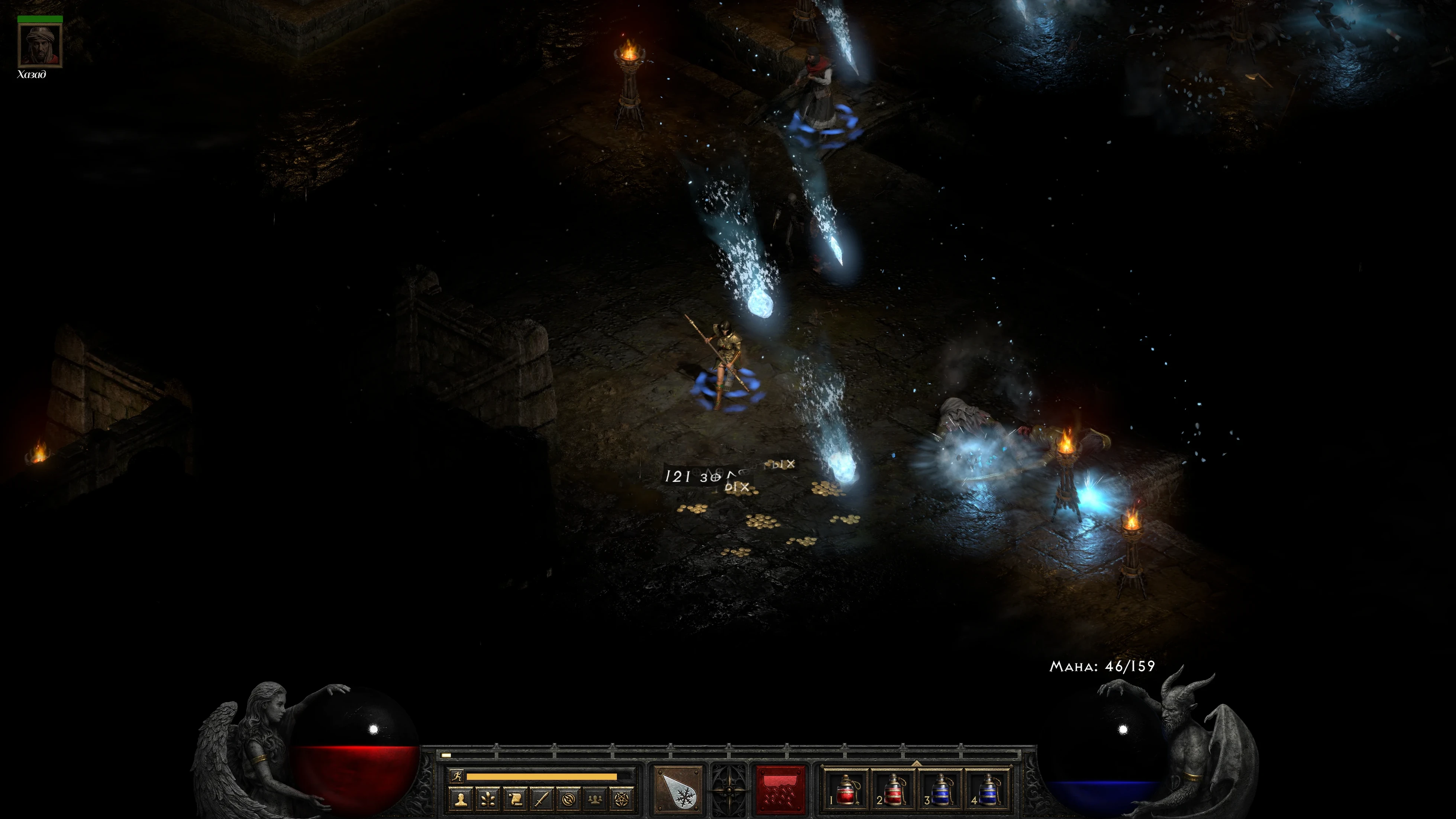This screenshot has width=1456, height=819.
Task: Drink the blue mana potion in slot 4
Action: click(987, 790)
